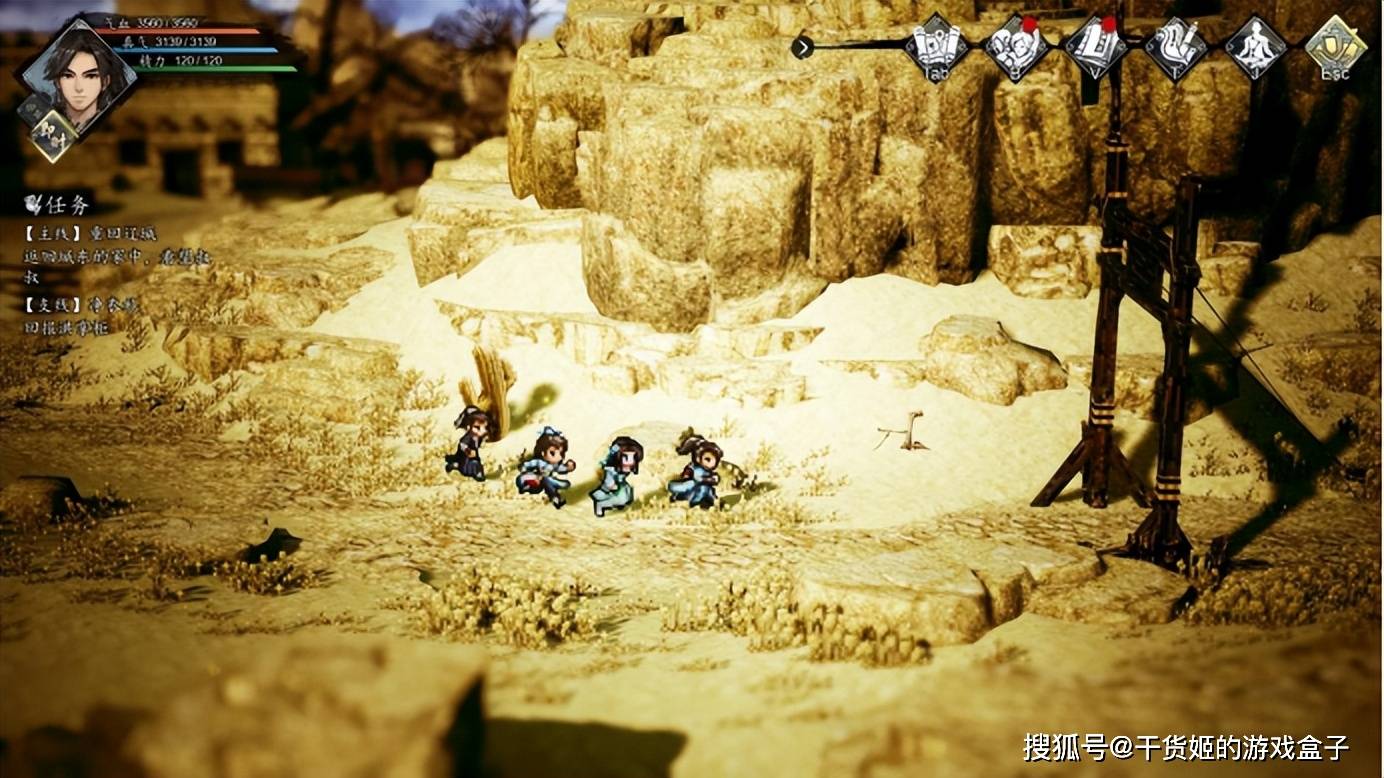Open the meditating figure menu
The height and width of the screenshot is (778, 1384).
[1256, 46]
